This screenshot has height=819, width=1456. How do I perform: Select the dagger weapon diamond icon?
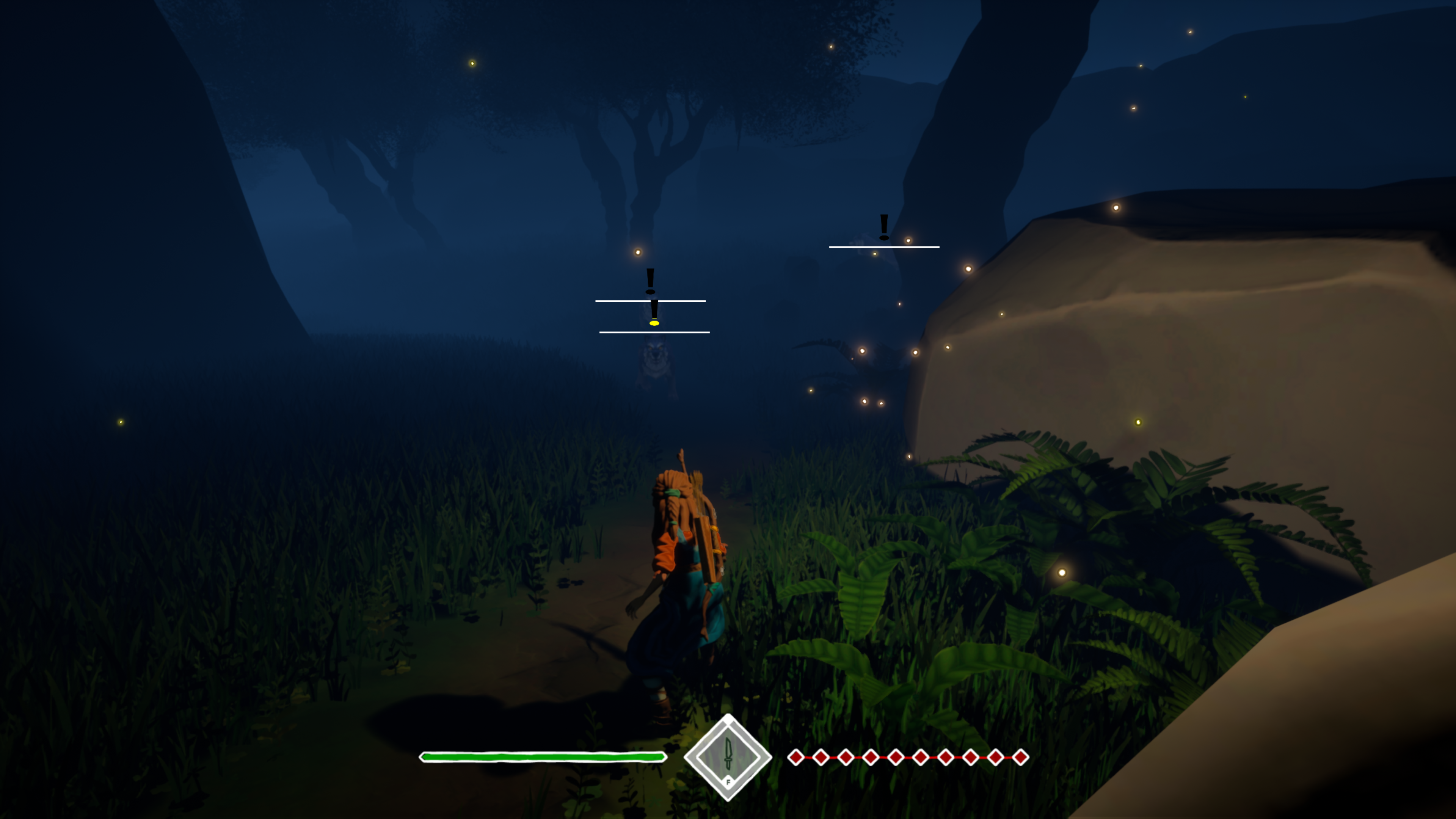(x=728, y=757)
